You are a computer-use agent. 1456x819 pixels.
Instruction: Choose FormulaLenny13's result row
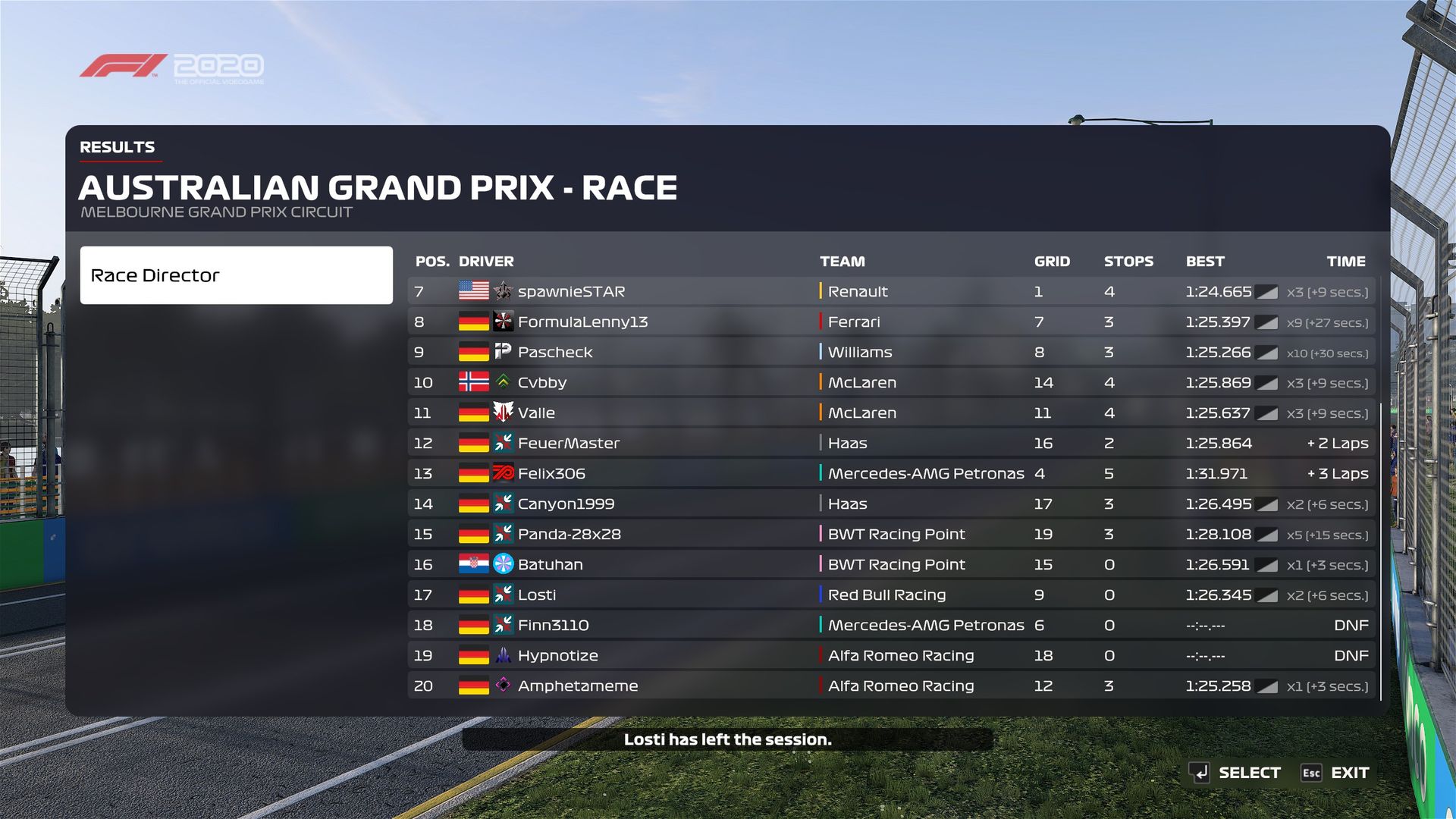click(x=890, y=322)
